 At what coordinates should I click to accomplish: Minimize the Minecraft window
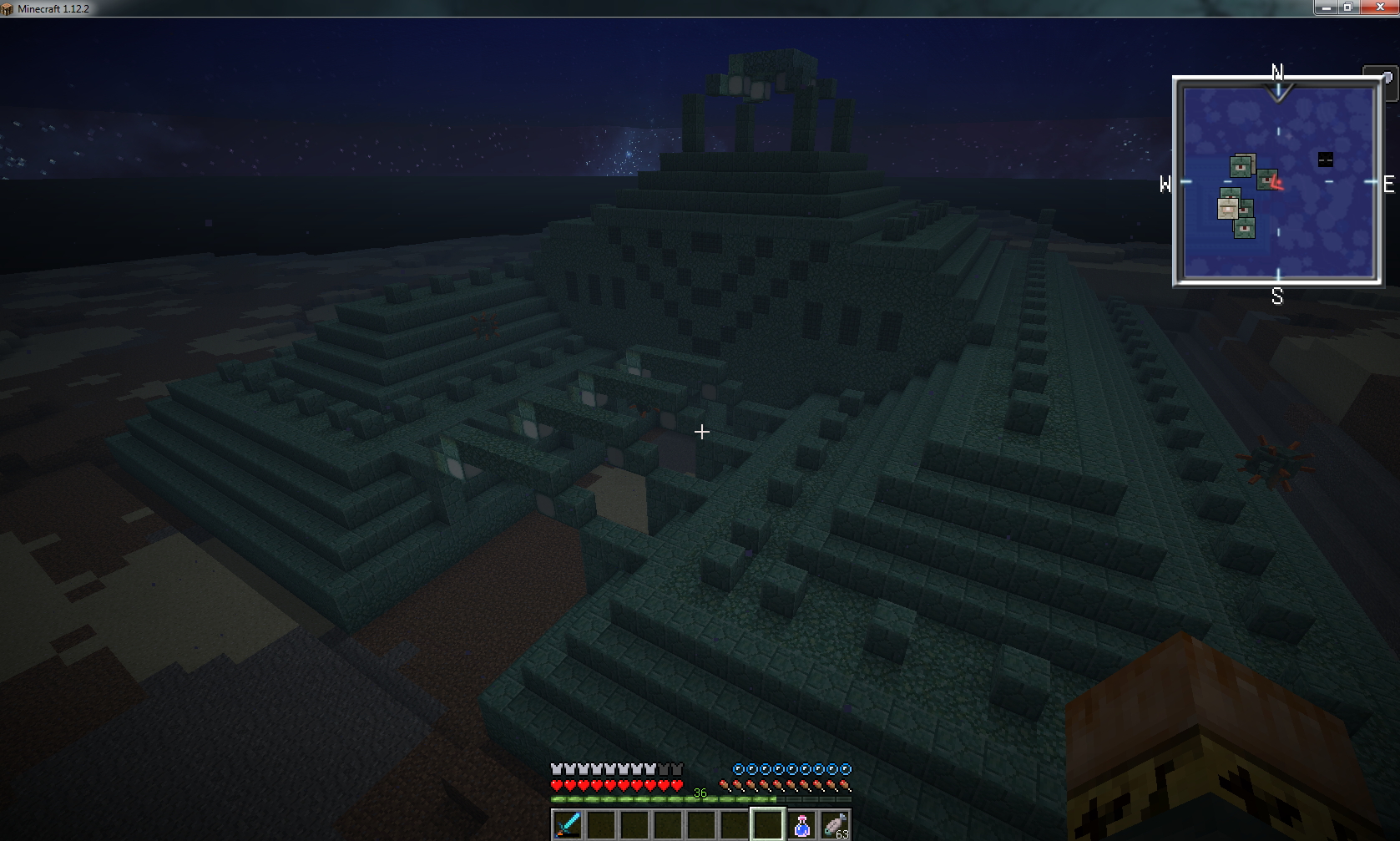point(1325,8)
